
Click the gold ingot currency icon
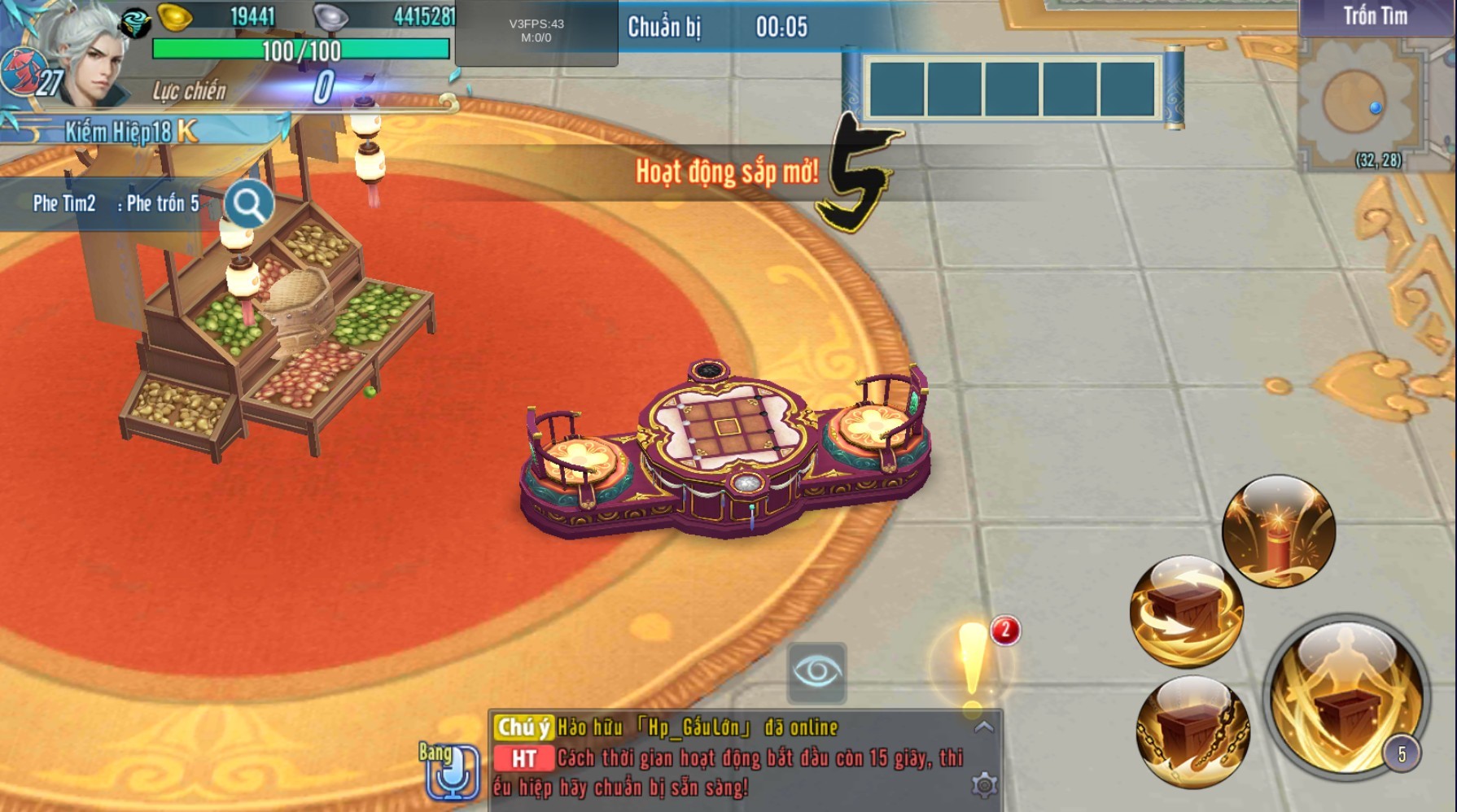[175, 17]
